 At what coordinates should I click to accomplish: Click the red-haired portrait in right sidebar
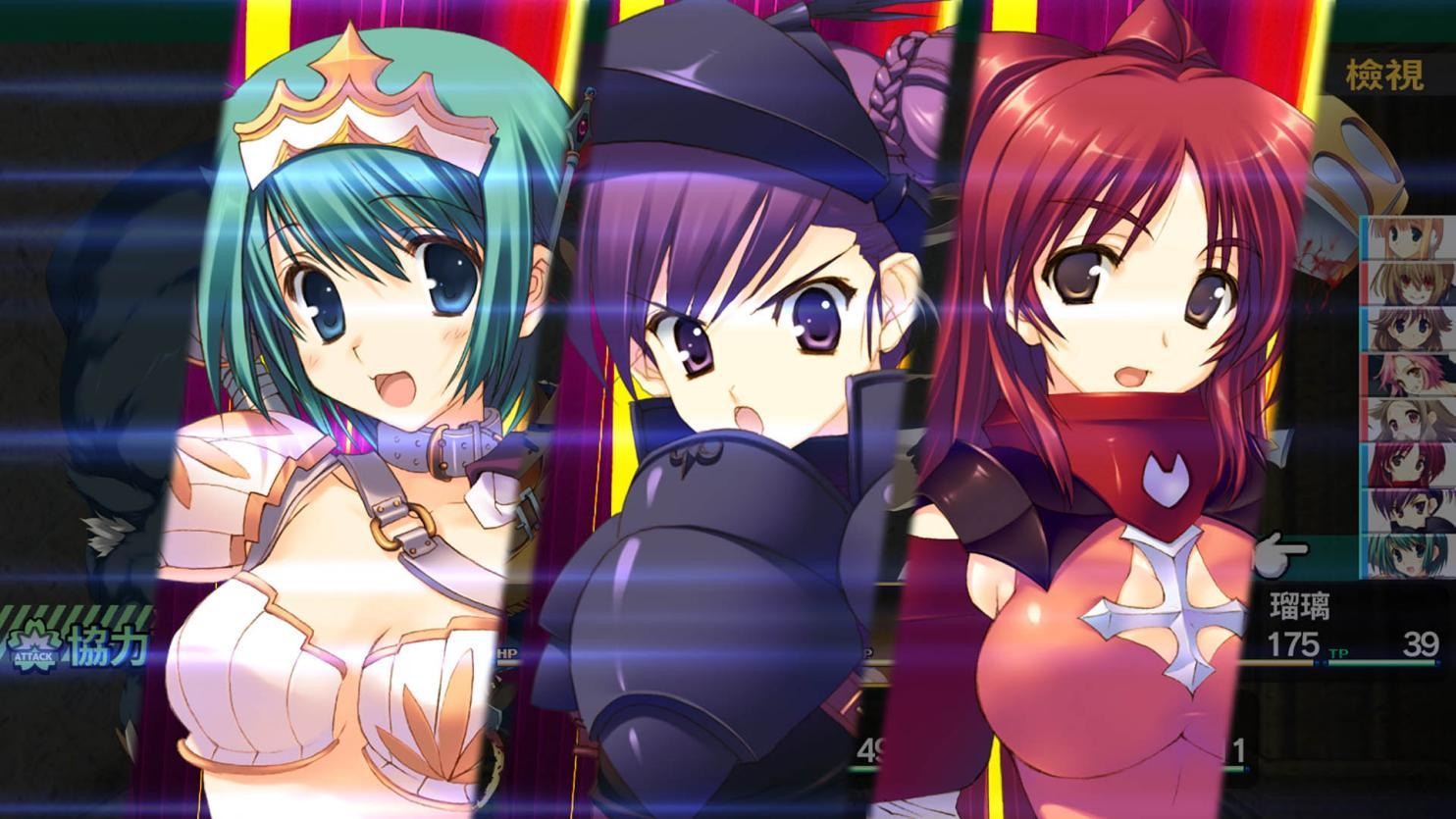click(x=1411, y=461)
